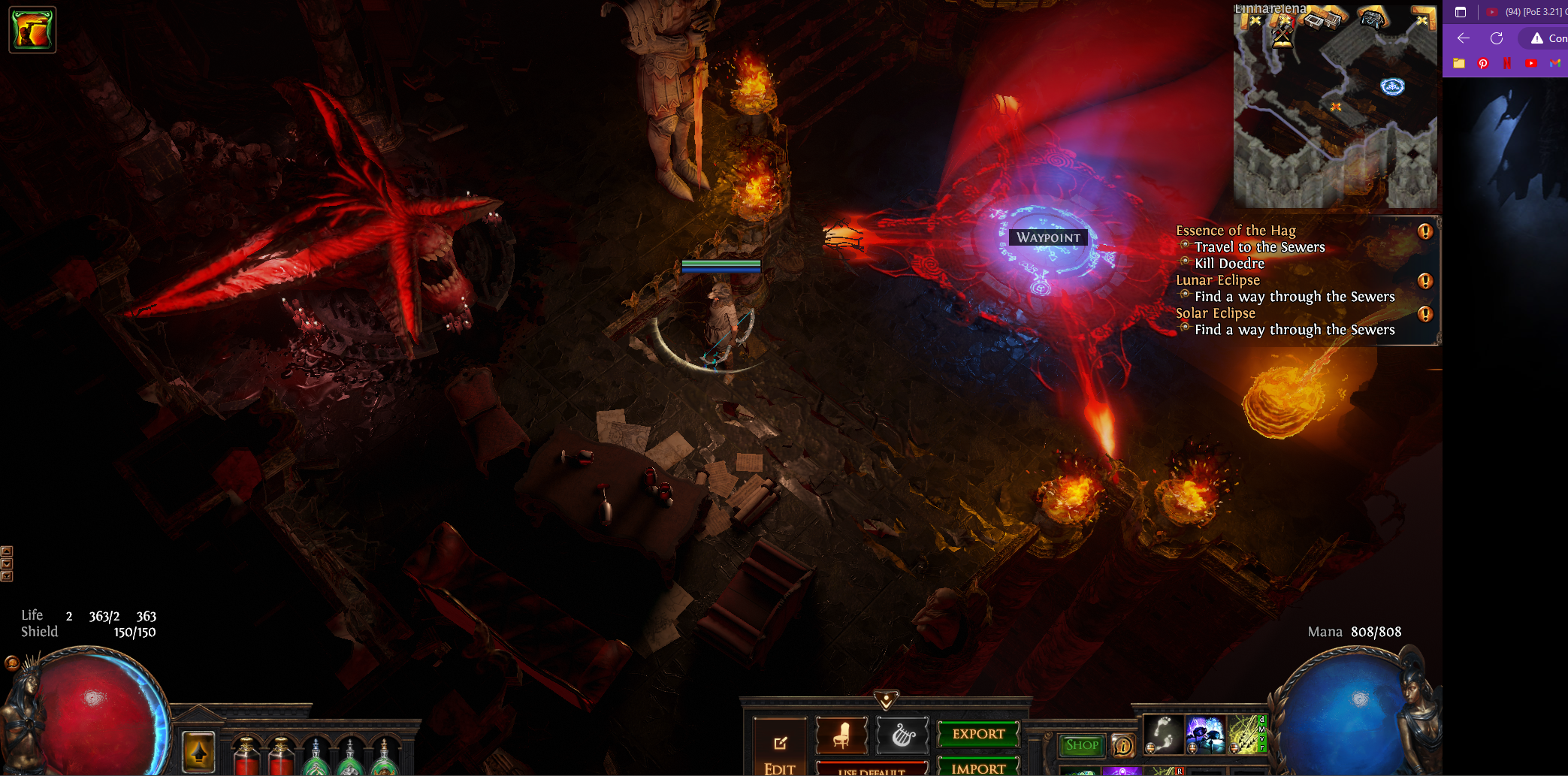Open the harp music selector
Image resolution: width=1568 pixels, height=776 pixels.
(x=902, y=735)
